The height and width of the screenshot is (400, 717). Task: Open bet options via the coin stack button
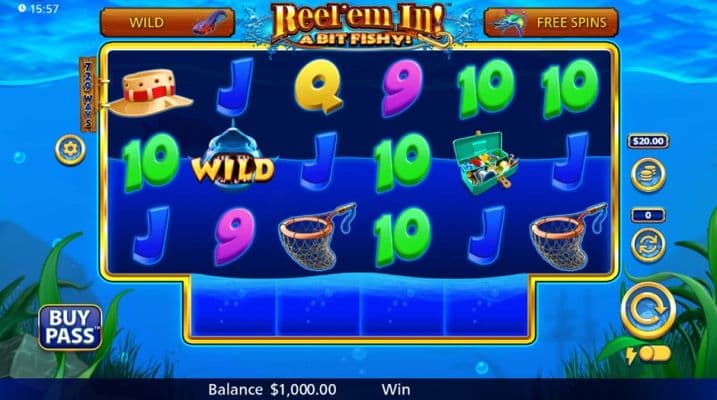pyautogui.click(x=647, y=174)
